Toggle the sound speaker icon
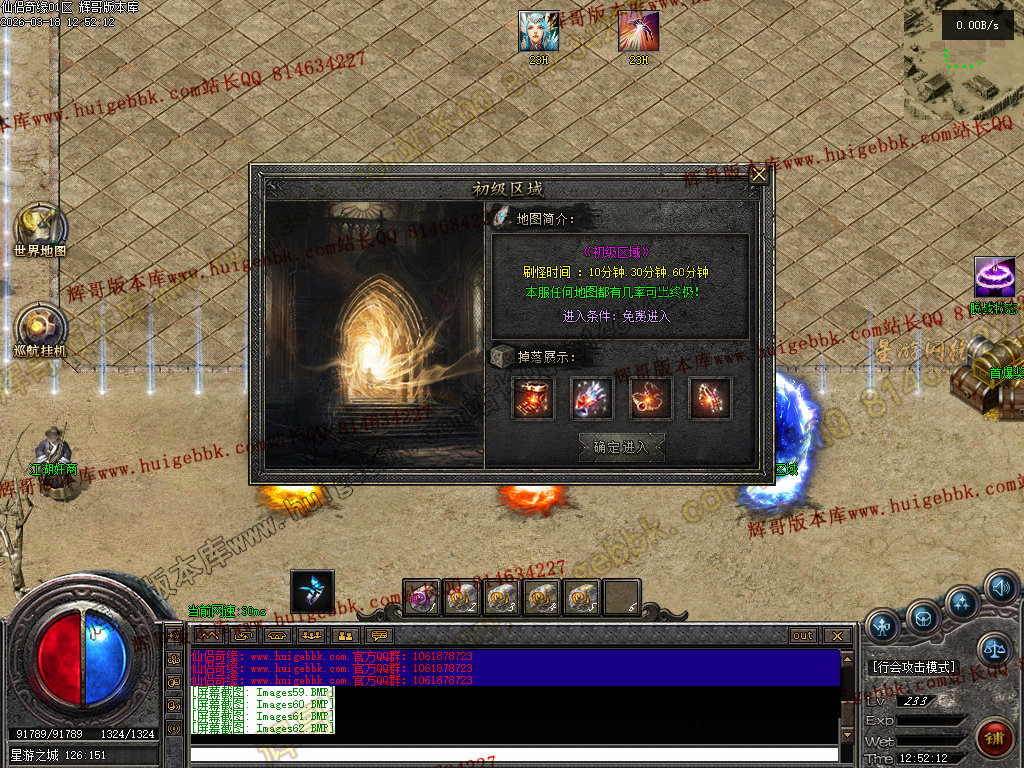Screen dimensions: 1024x768 point(1000,587)
